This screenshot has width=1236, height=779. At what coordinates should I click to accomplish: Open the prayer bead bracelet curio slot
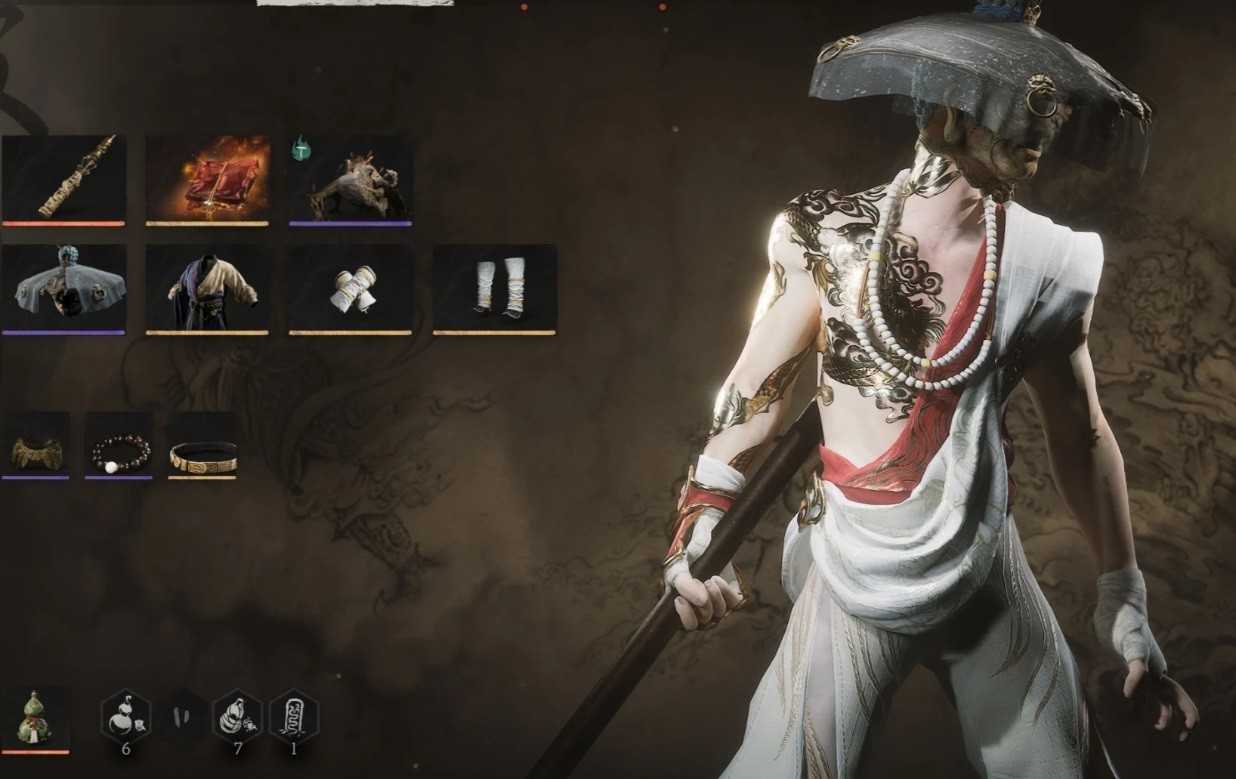coord(119,445)
